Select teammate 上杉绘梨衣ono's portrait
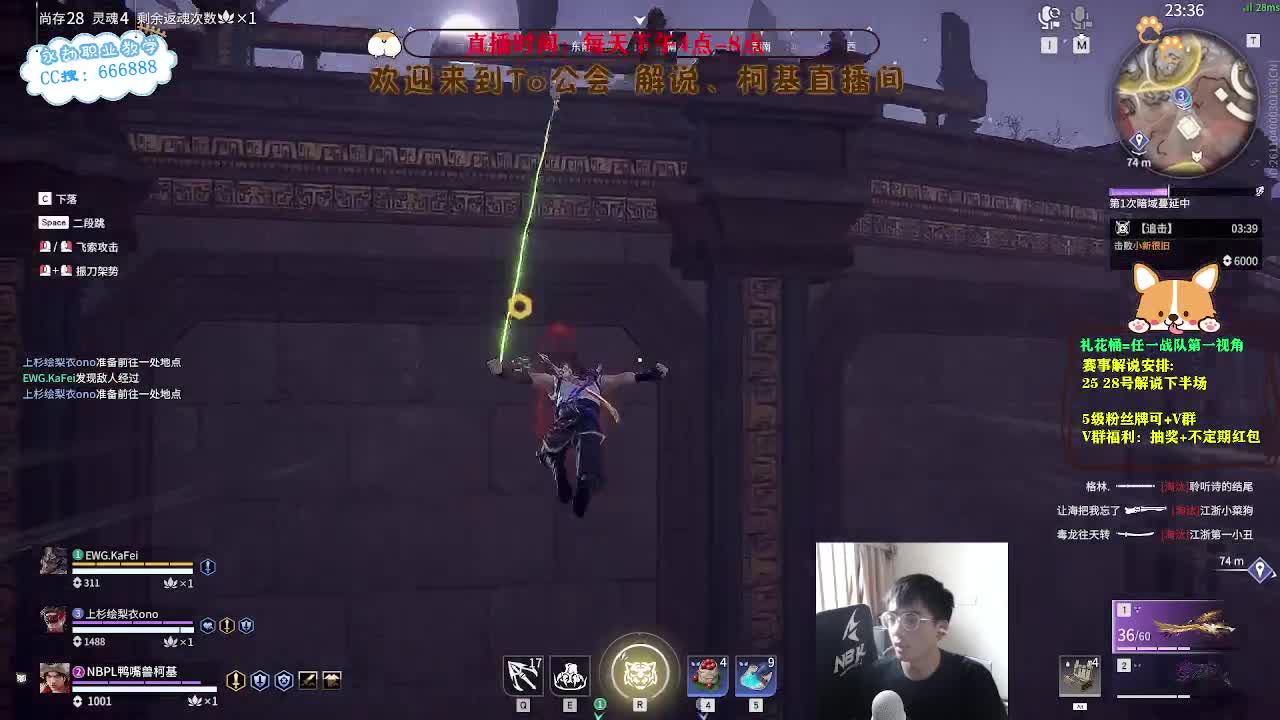Screen dimensions: 1280x720 53,620
